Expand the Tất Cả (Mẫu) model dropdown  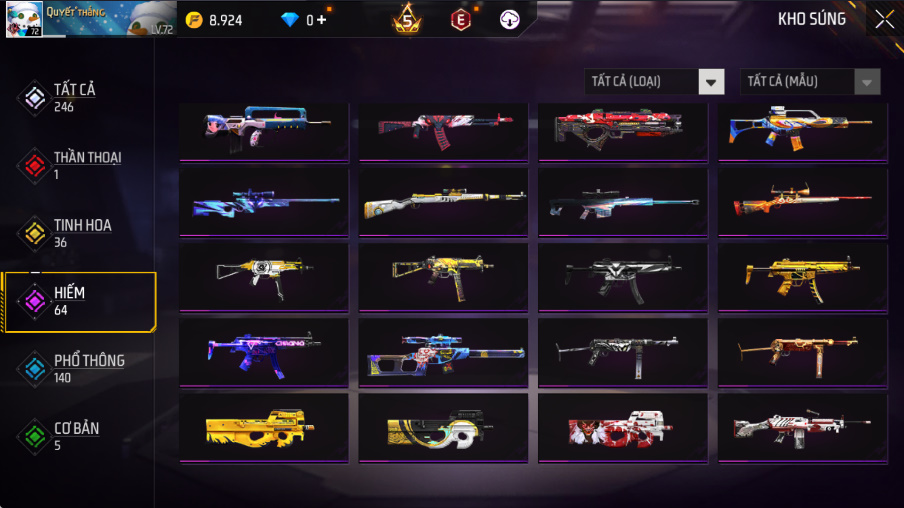pos(810,81)
